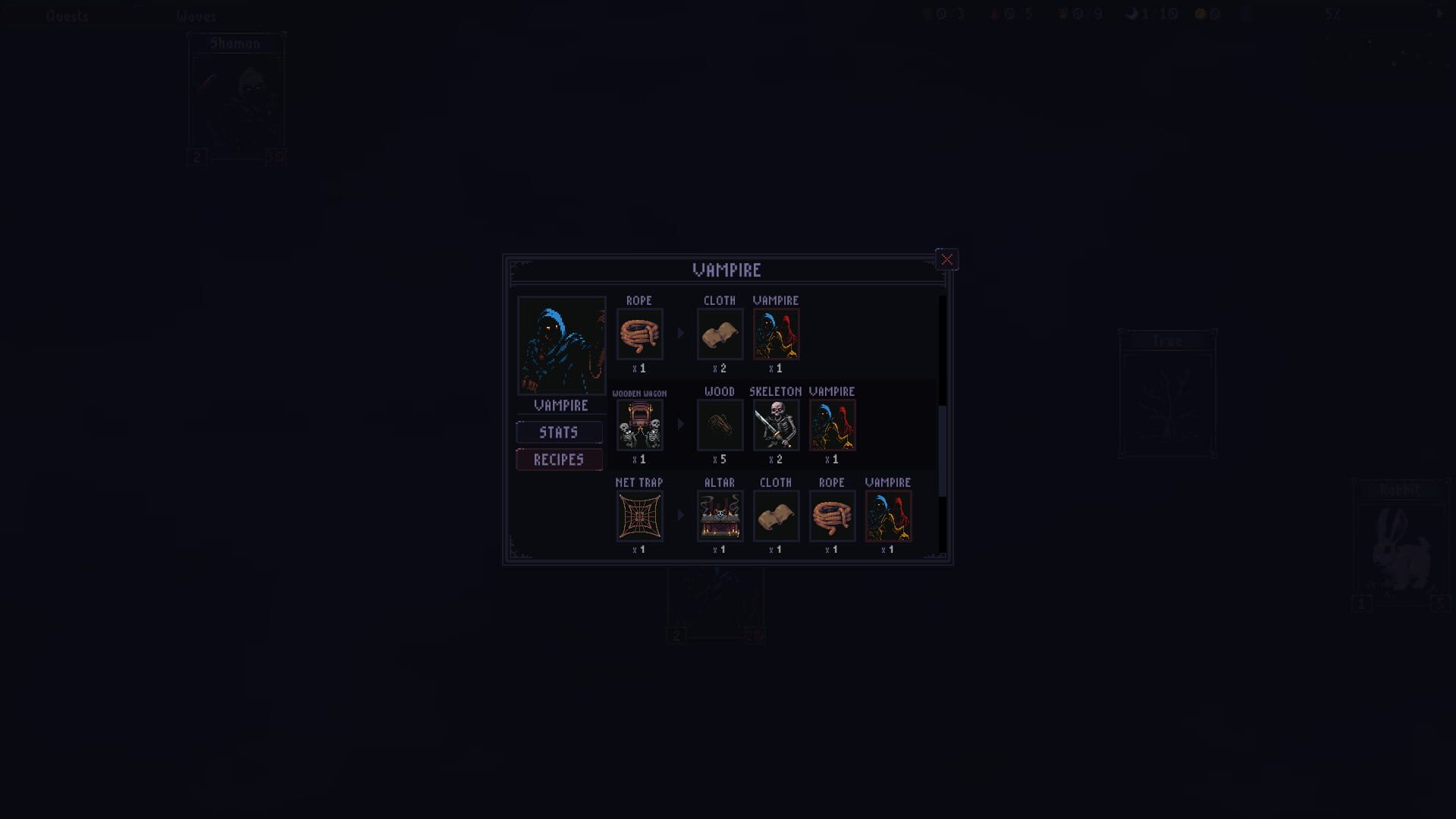Click the Net Trap recipe icon
1456x819 pixels.
(x=639, y=516)
